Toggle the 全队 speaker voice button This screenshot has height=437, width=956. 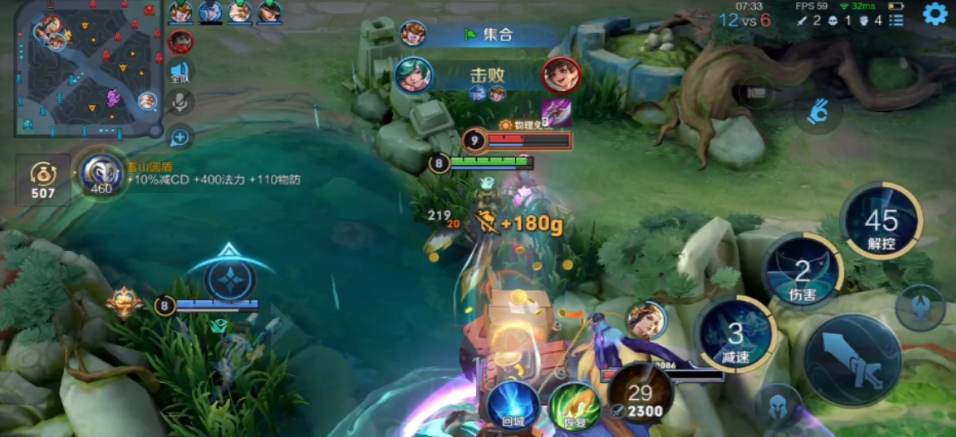[x=180, y=71]
